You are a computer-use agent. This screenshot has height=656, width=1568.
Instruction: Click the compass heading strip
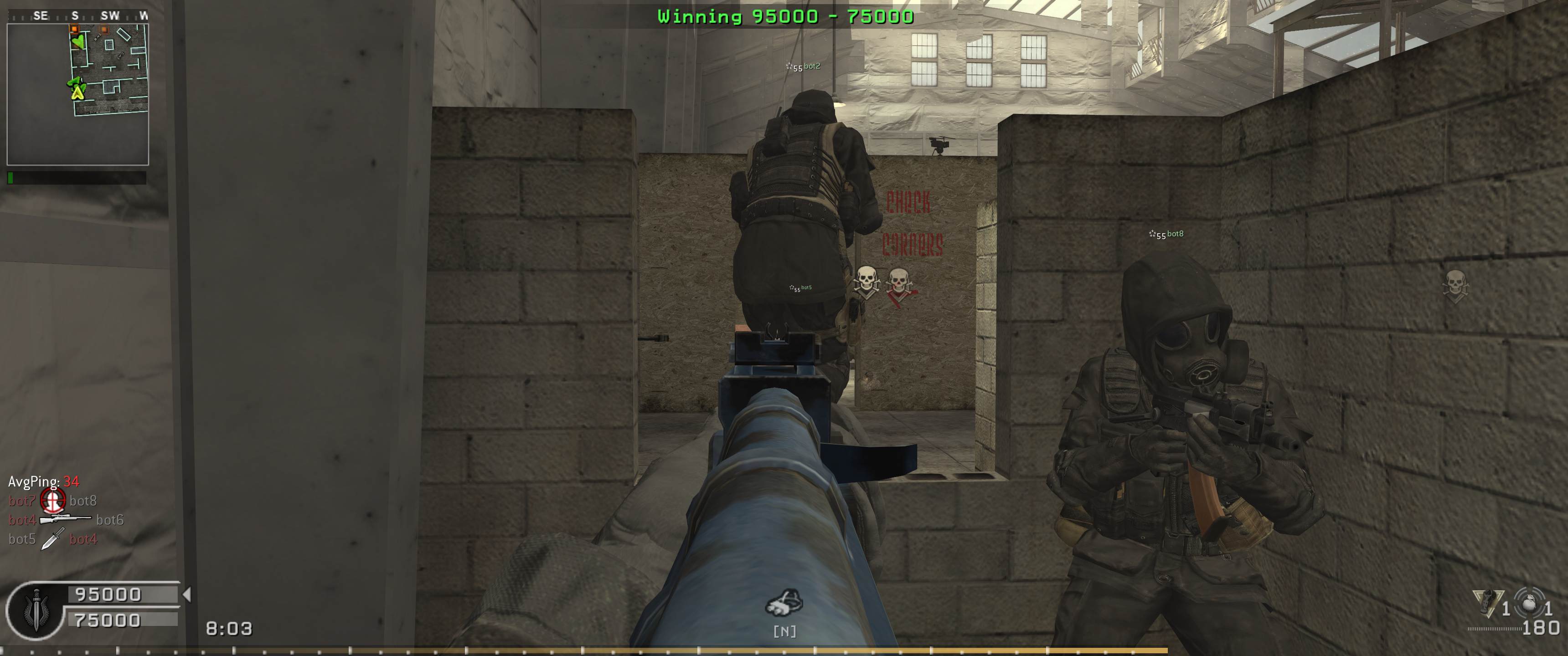(77, 16)
